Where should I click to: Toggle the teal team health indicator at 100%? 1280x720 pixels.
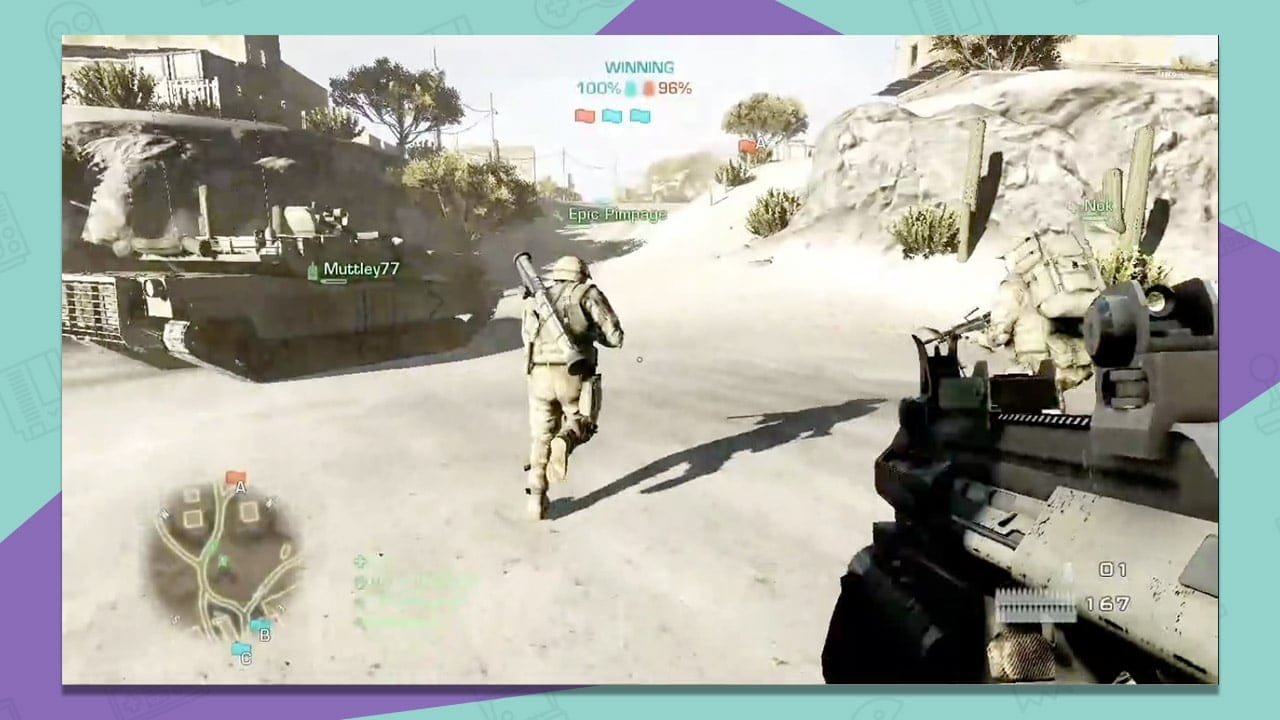[629, 88]
